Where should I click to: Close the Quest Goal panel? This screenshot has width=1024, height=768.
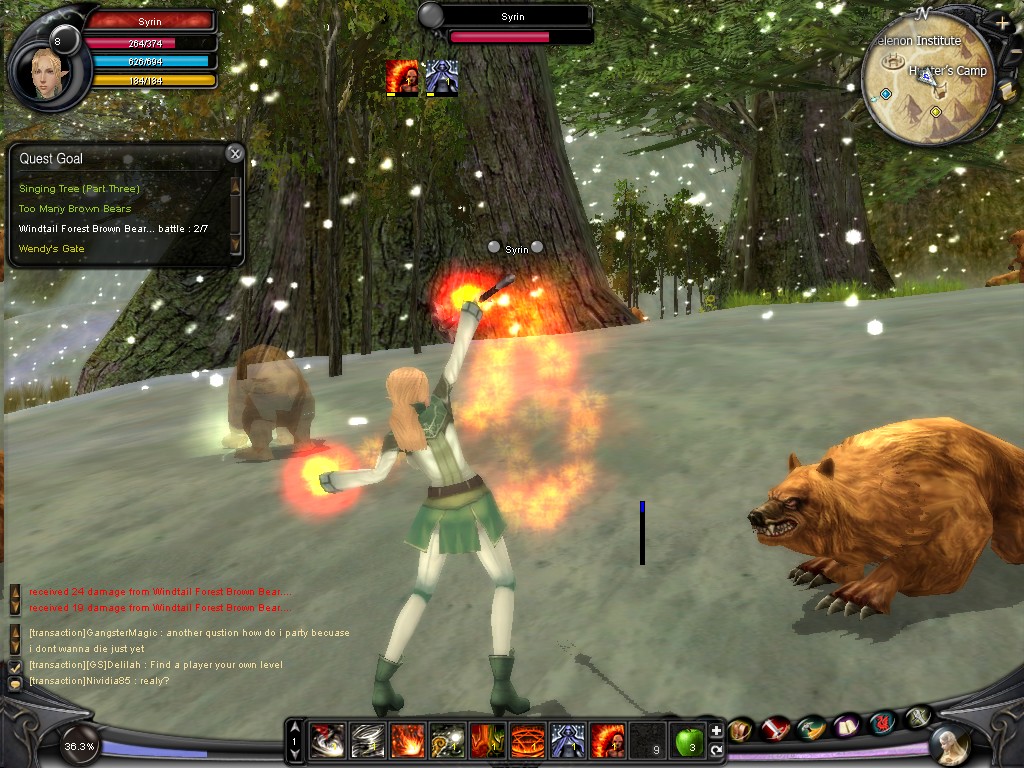tap(234, 153)
